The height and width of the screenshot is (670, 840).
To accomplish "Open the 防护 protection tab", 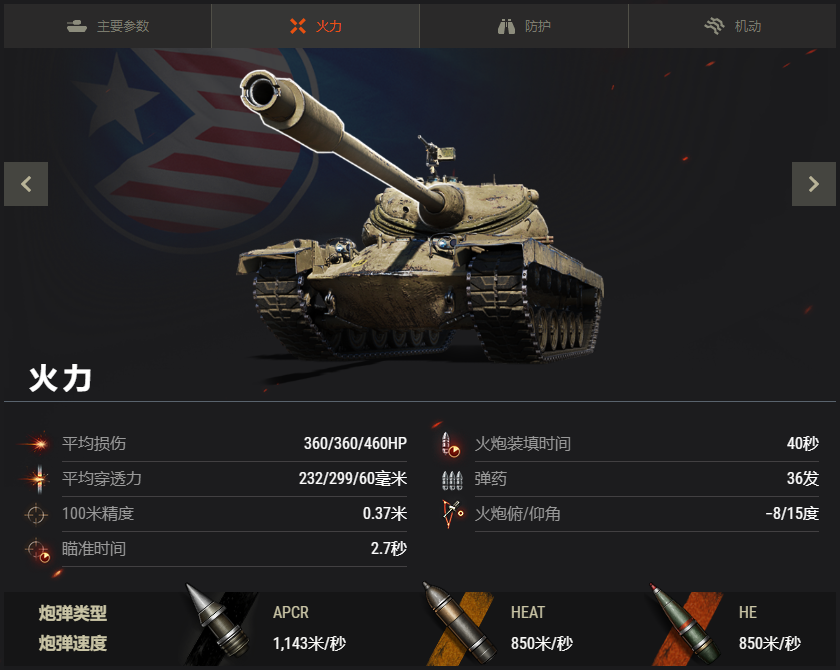I will point(524,26).
